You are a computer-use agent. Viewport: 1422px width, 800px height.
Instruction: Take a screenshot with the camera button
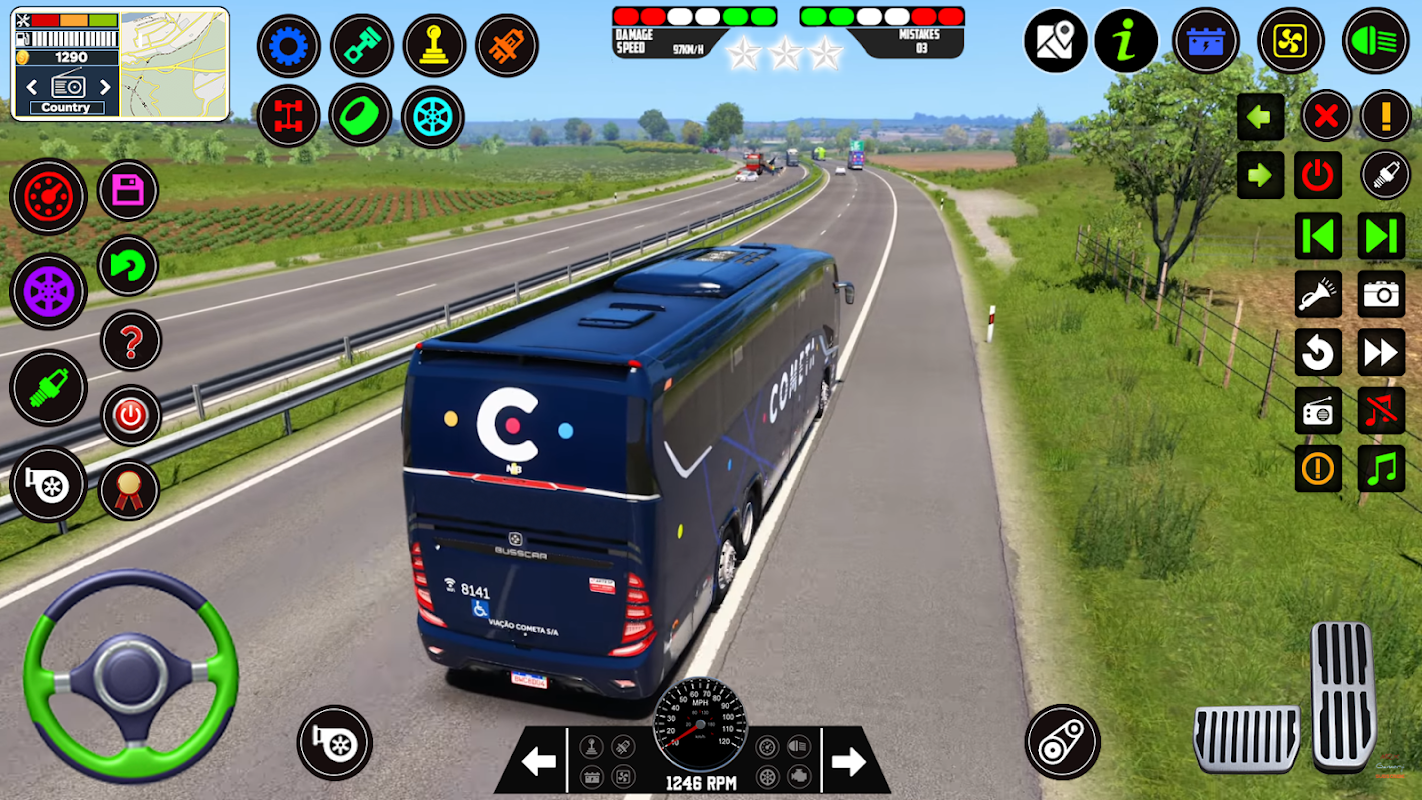(1381, 293)
